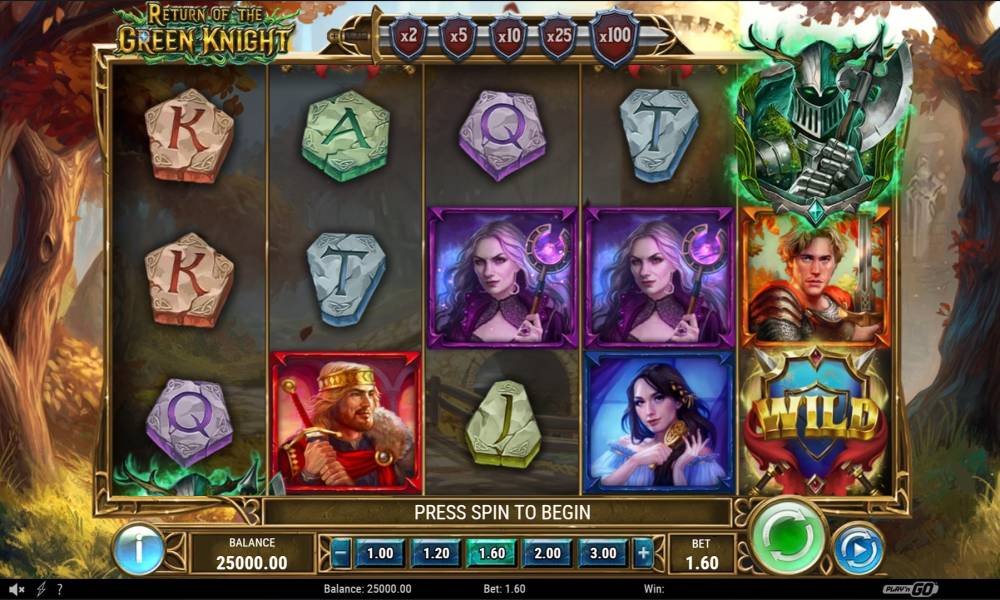The height and width of the screenshot is (600, 1000).
Task: Spin the reels with the green button
Action: (787, 537)
